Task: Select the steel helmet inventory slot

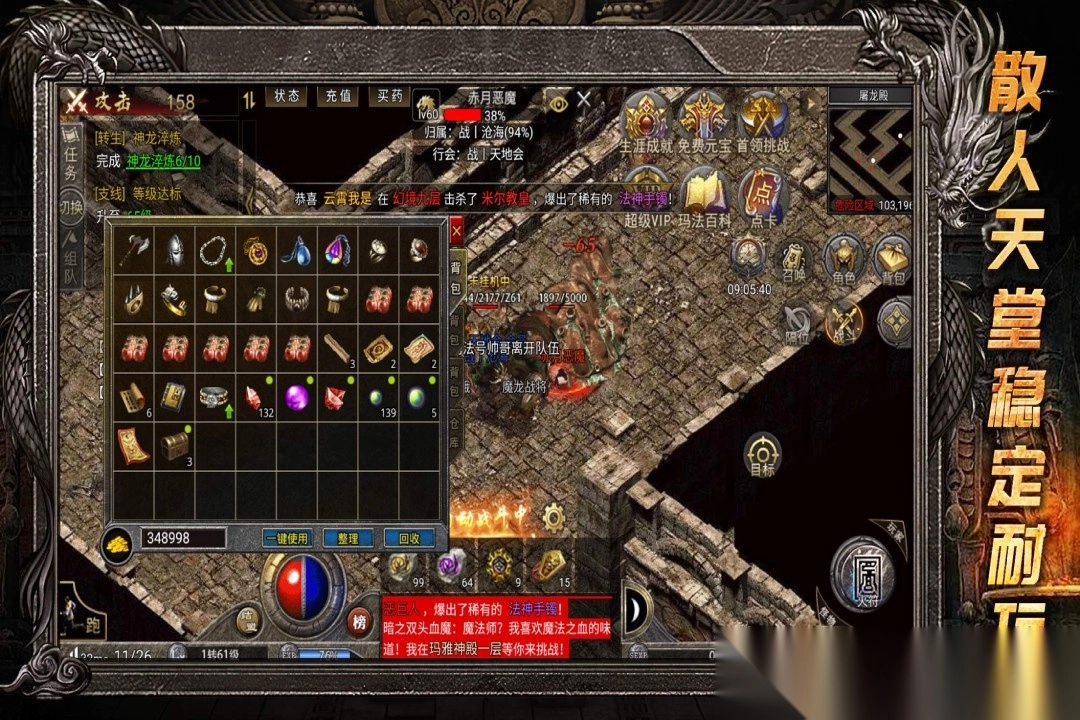Action: 174,249
